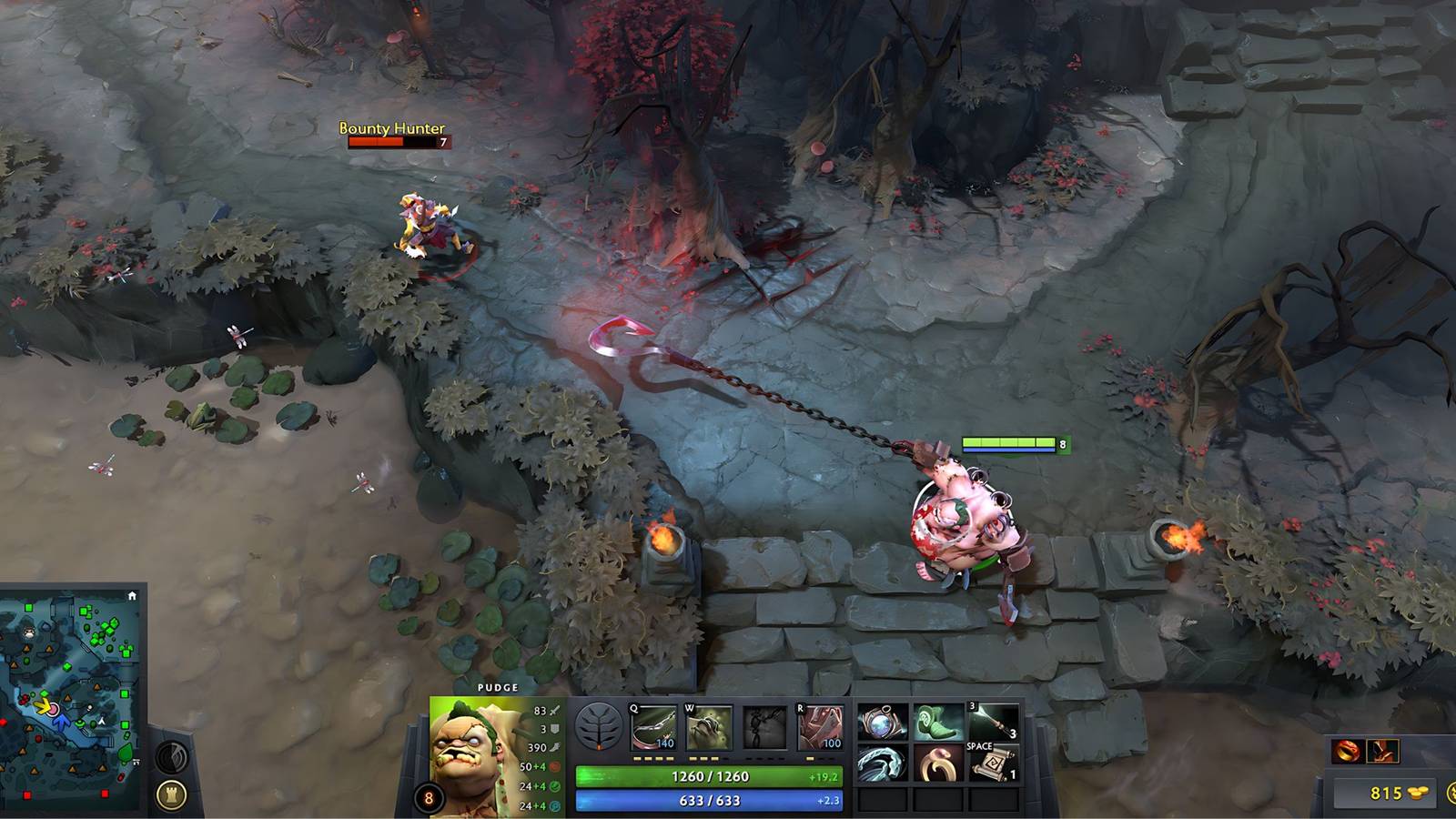Eat a Tango from the inventory

coord(936,721)
